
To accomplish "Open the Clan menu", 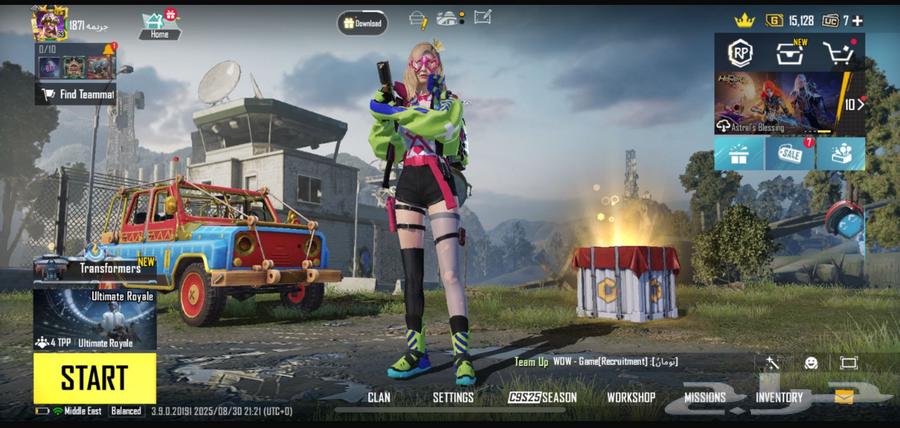I will (379, 397).
